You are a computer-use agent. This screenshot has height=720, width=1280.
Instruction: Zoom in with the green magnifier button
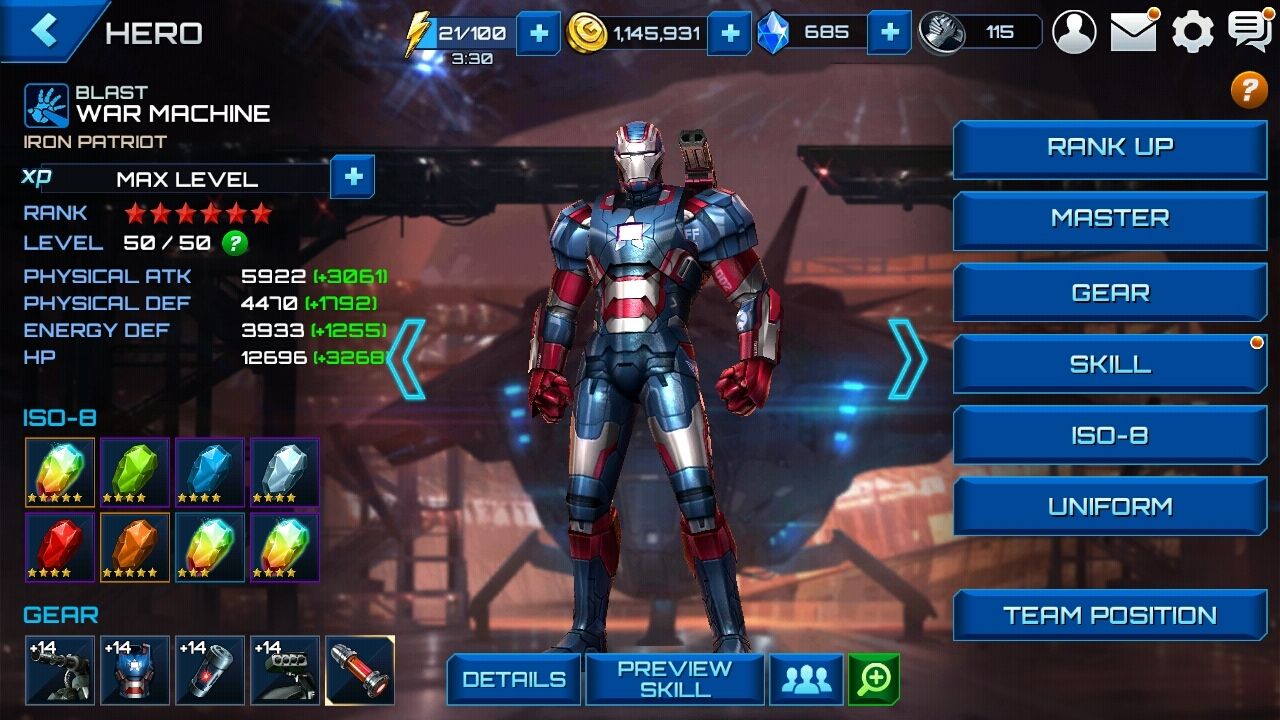(x=874, y=680)
